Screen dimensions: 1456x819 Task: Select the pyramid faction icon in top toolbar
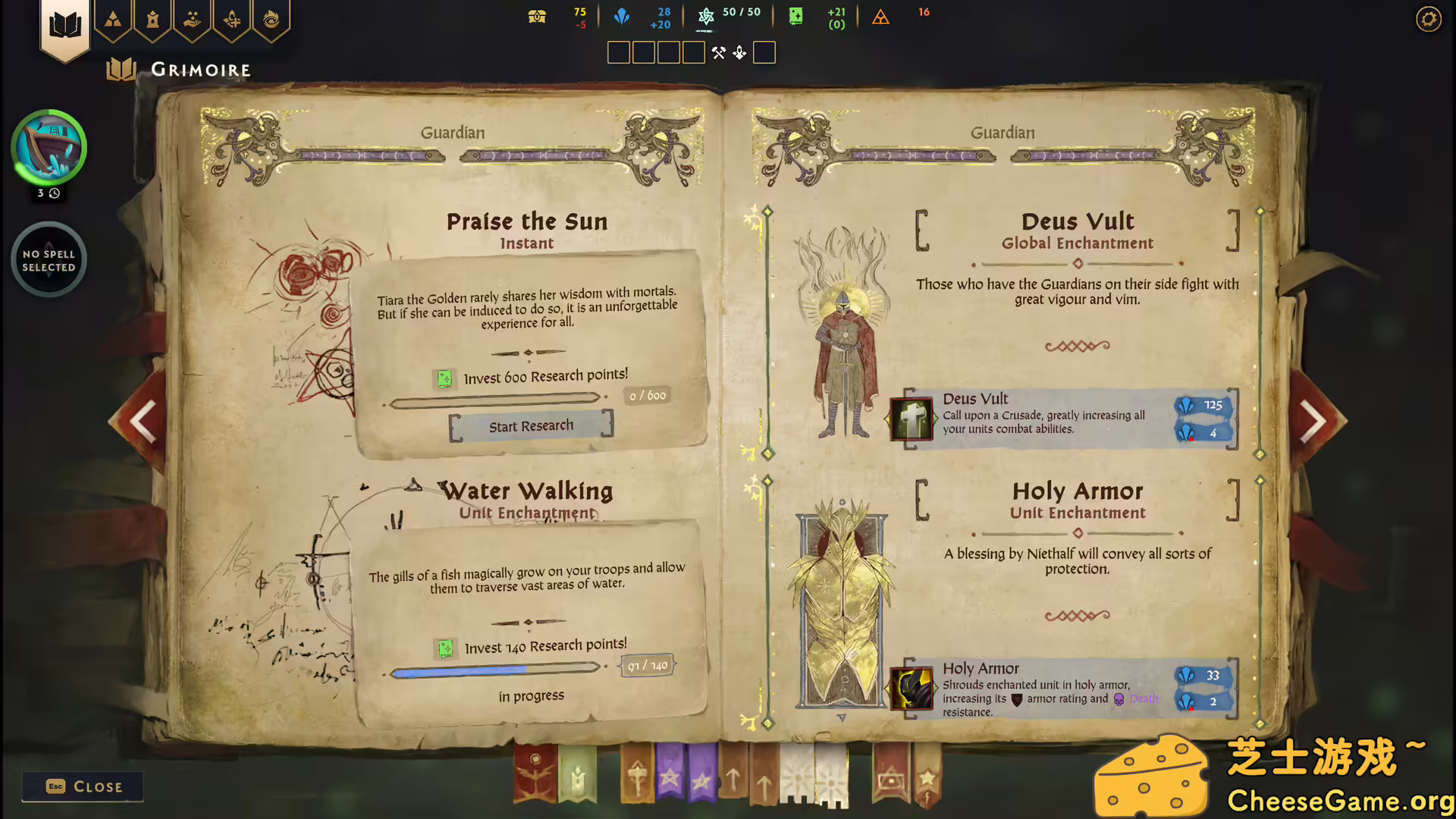click(114, 21)
